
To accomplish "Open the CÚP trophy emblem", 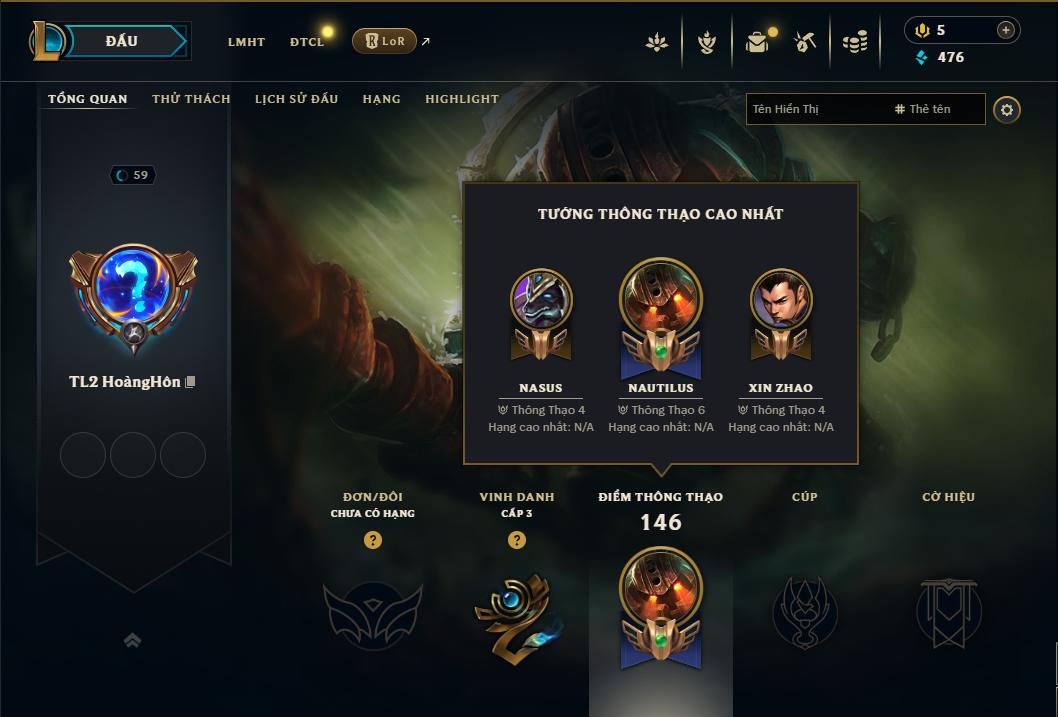I will click(x=805, y=612).
